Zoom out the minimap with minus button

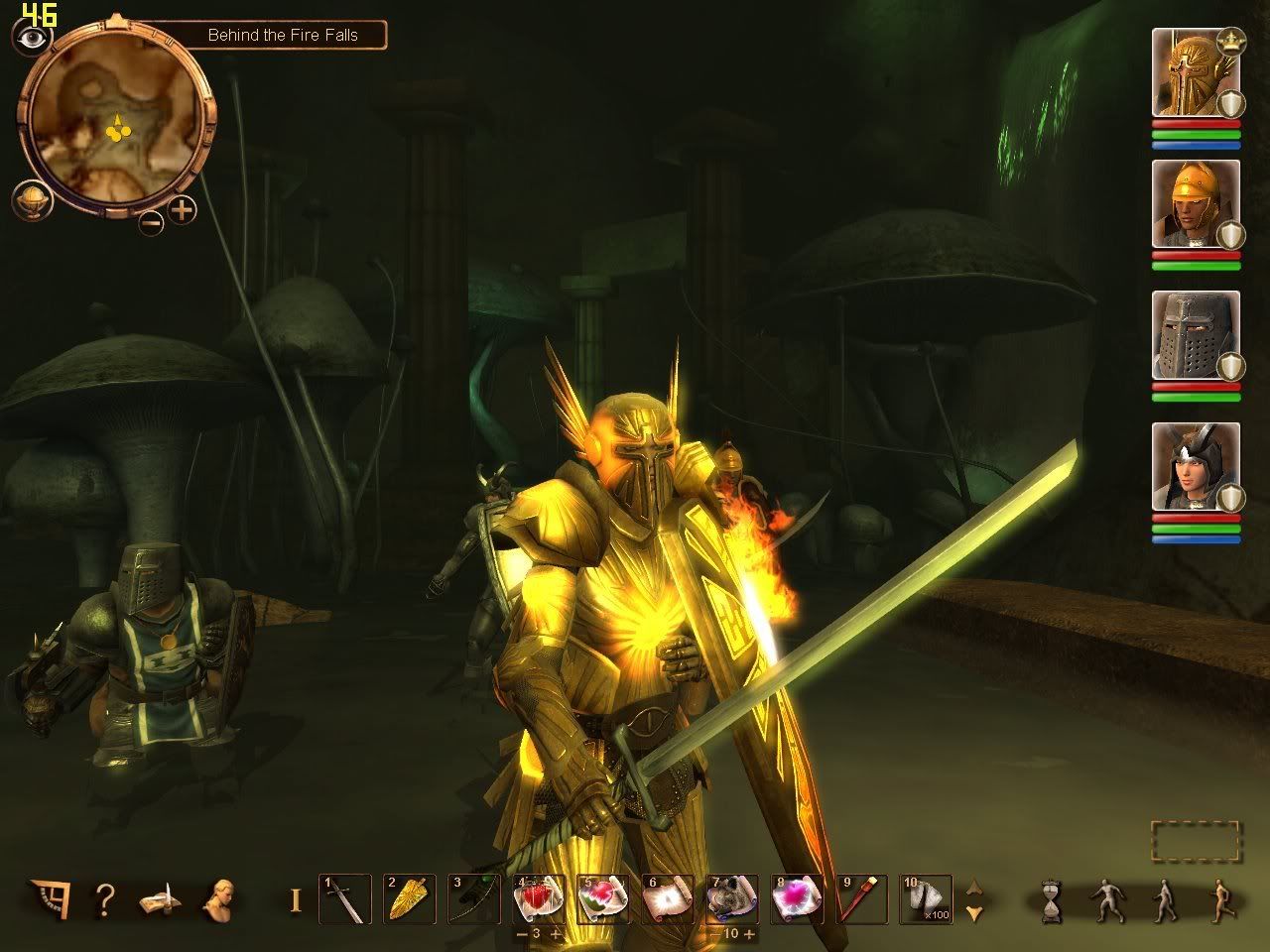pos(151,223)
